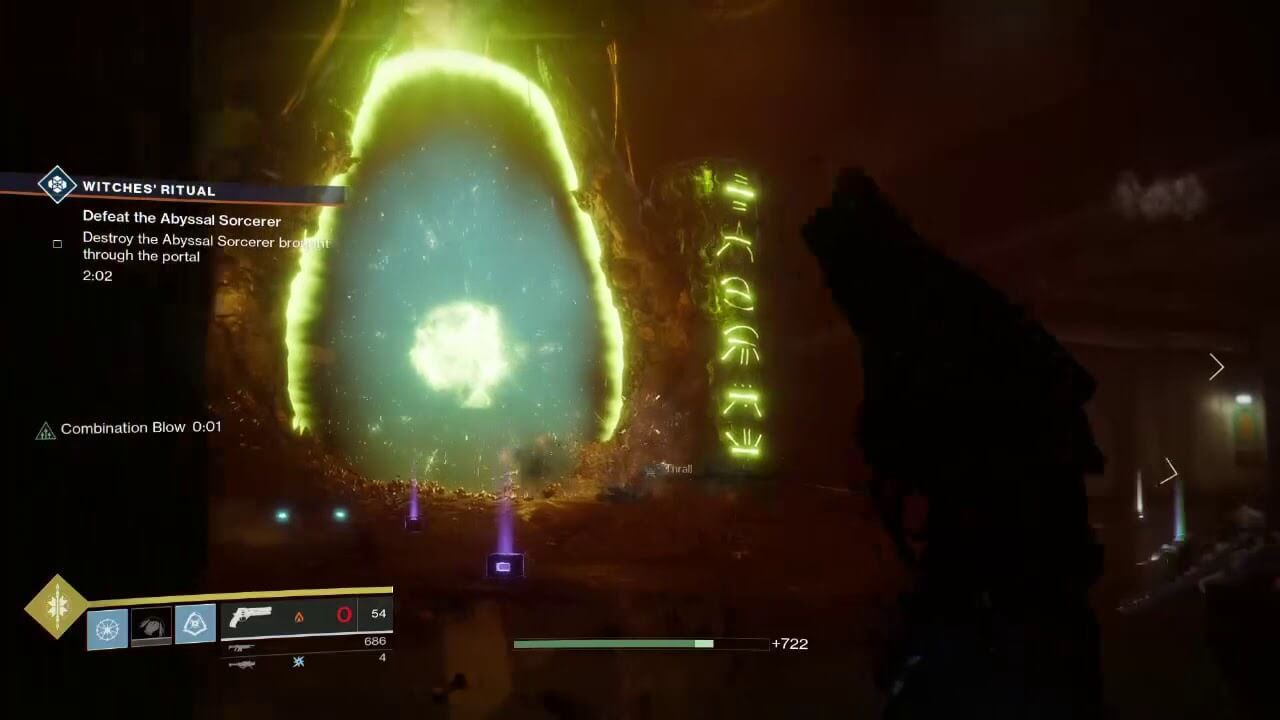Select the diamond-shaped Super ability icon
This screenshot has width=1280, height=720.
tap(58, 608)
